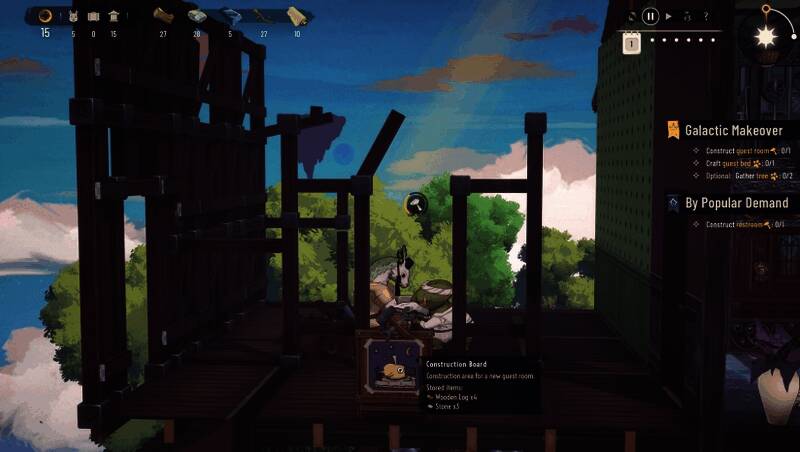Click the glowing sun day-cycle icon

766,37
